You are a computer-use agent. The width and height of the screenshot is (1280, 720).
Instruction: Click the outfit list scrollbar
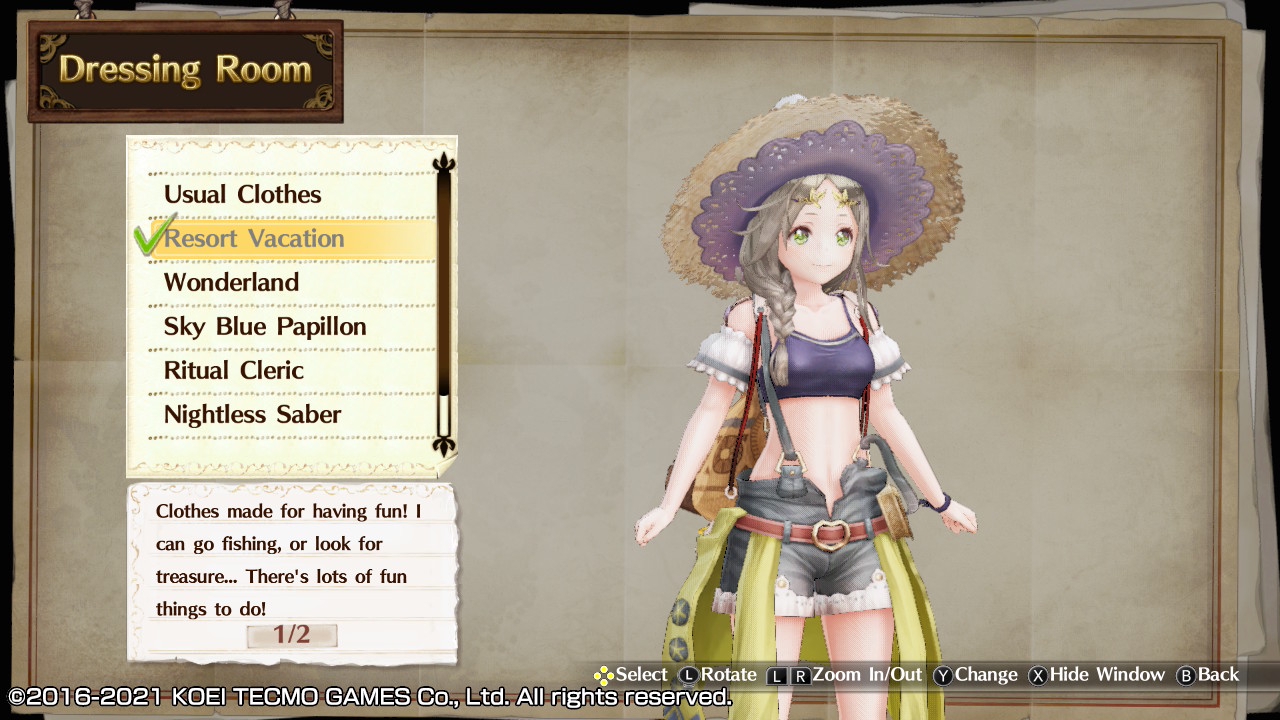(444, 300)
